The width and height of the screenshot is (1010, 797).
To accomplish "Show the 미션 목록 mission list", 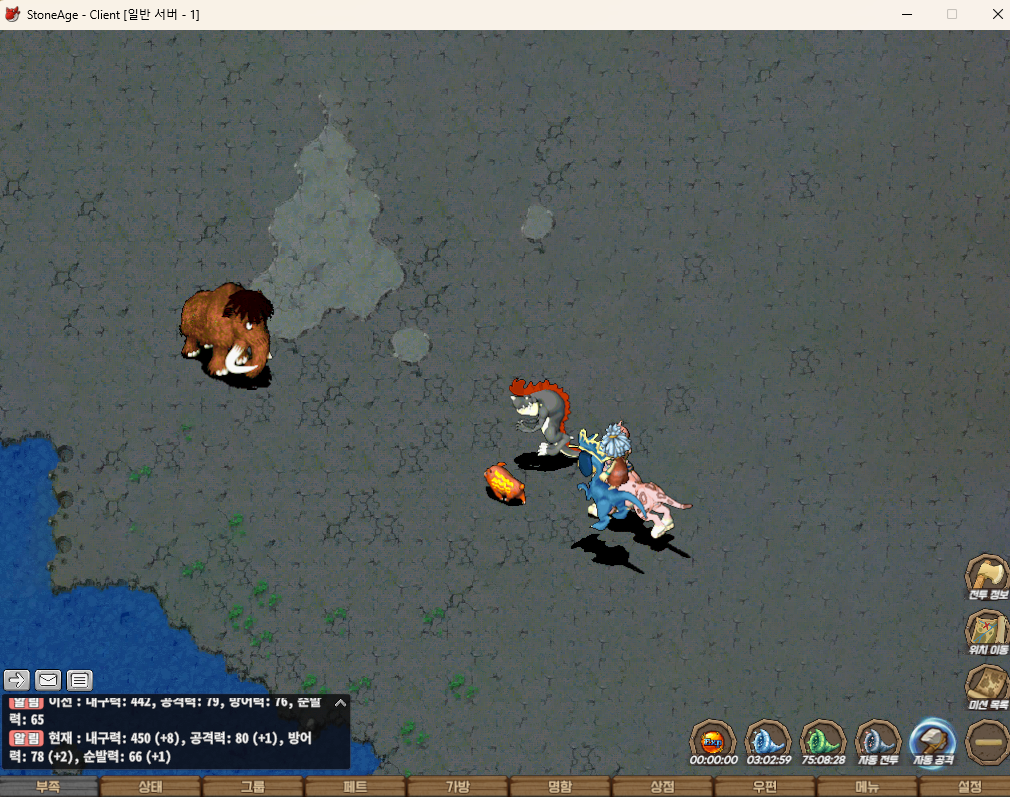I will pos(986,686).
